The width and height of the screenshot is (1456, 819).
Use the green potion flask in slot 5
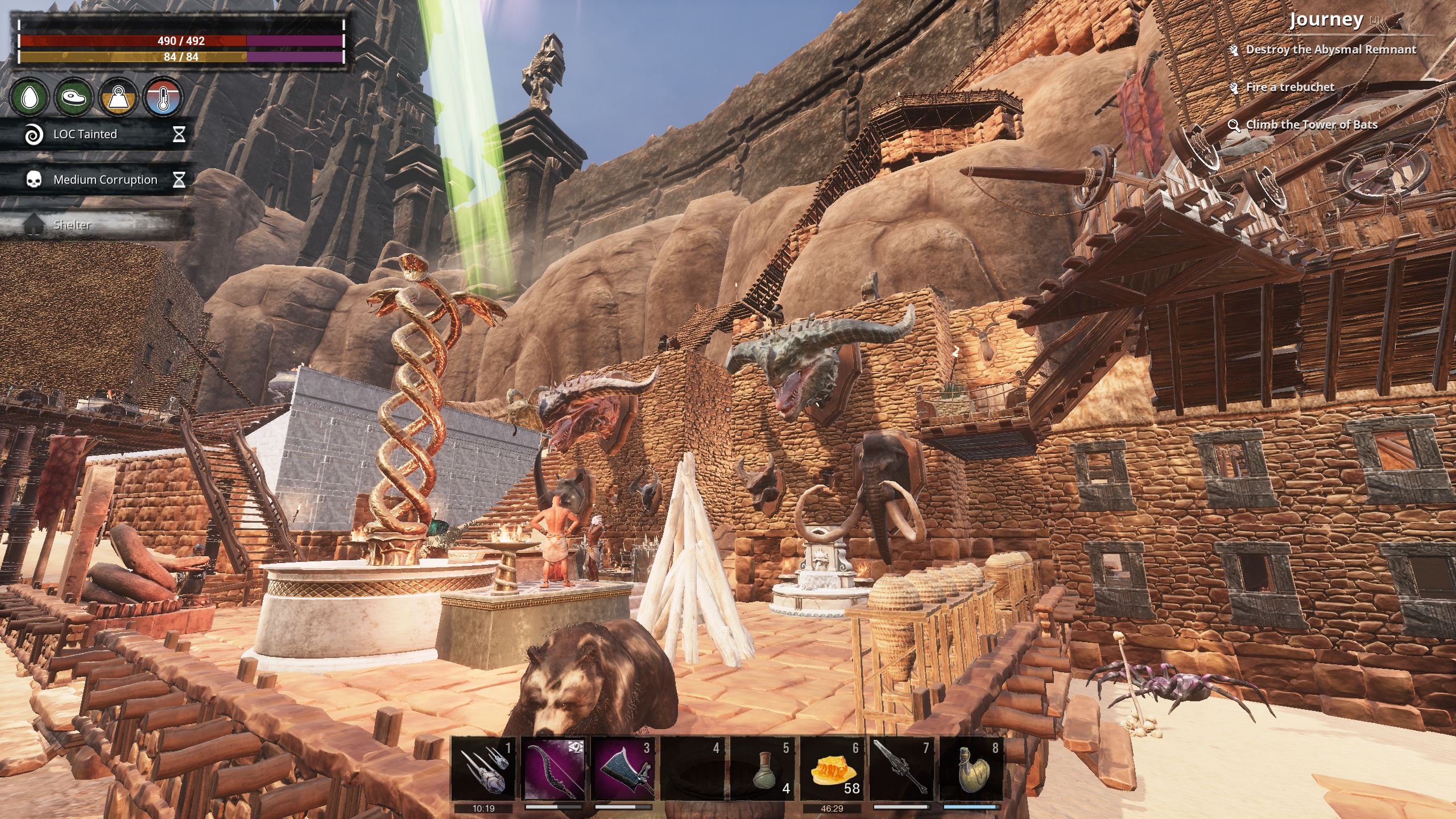tap(764, 769)
